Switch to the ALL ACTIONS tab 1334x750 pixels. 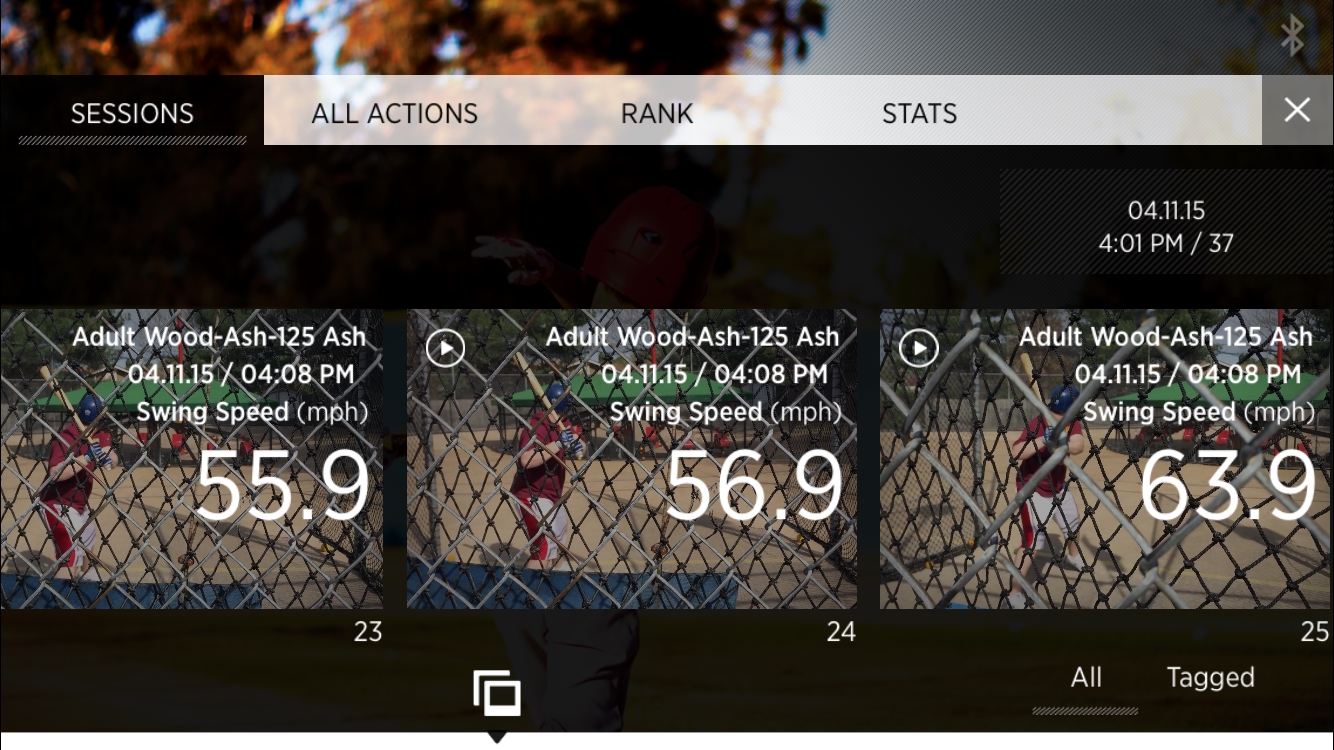[395, 113]
